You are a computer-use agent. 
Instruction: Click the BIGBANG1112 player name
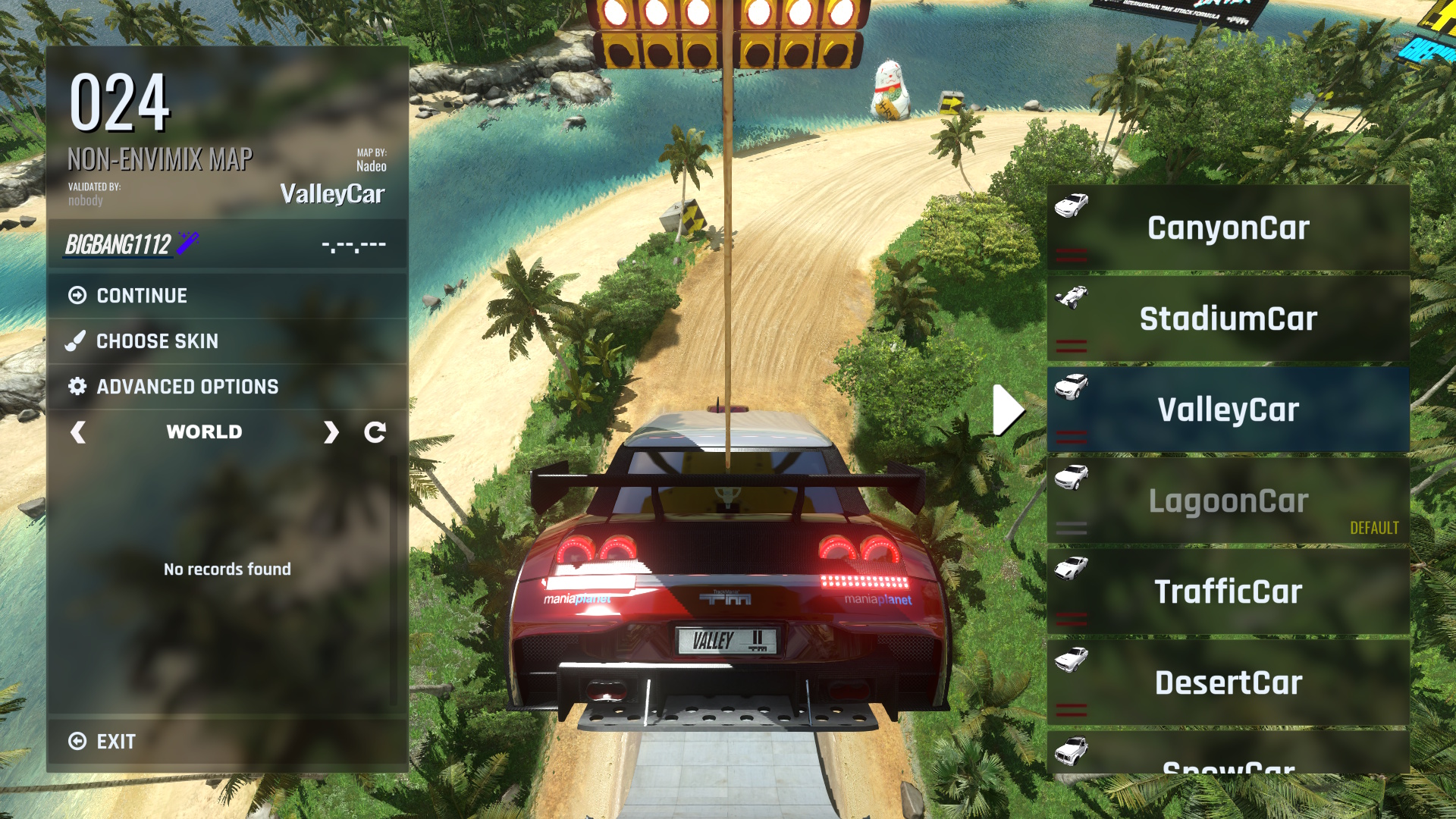(x=118, y=244)
